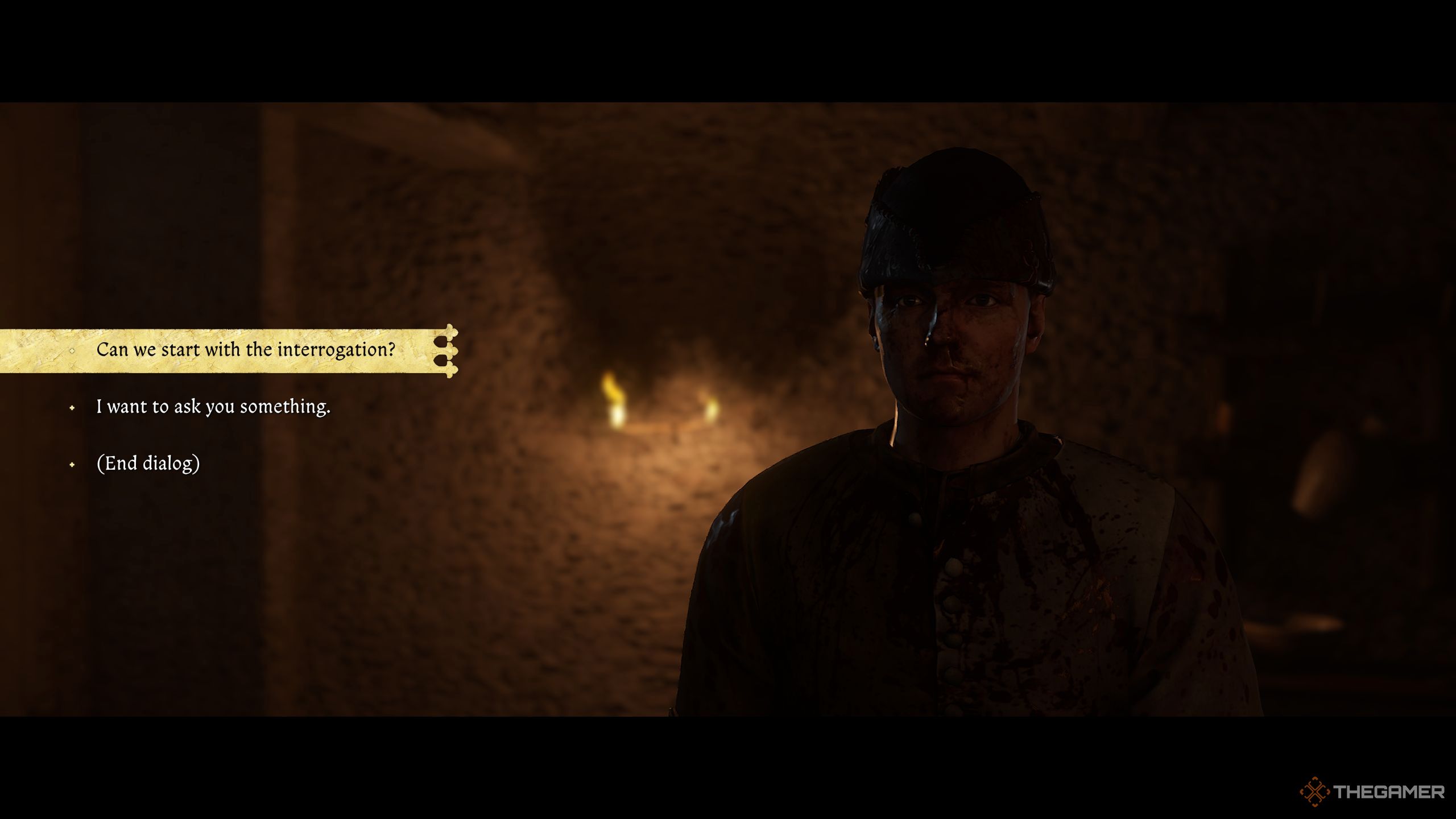
Task: Click the diamond marker next to 'I want to ask you something'
Action: click(72, 407)
